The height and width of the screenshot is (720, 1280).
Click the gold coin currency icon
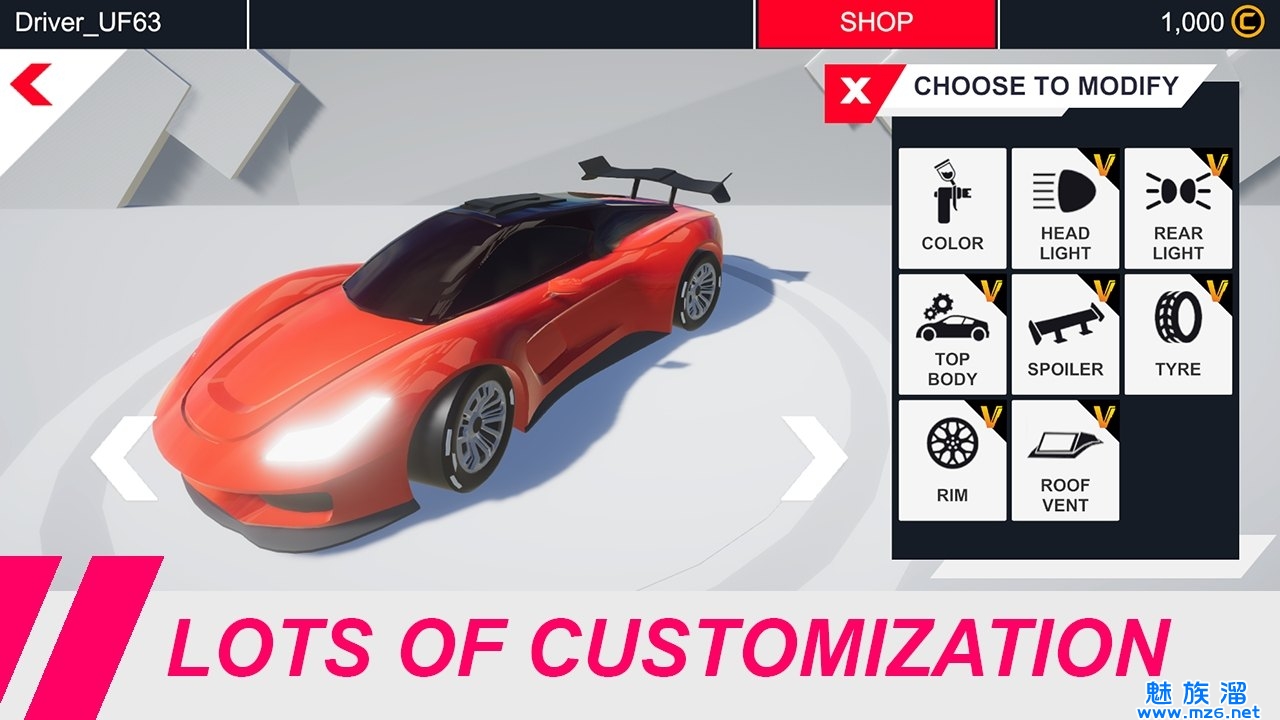tap(1247, 23)
